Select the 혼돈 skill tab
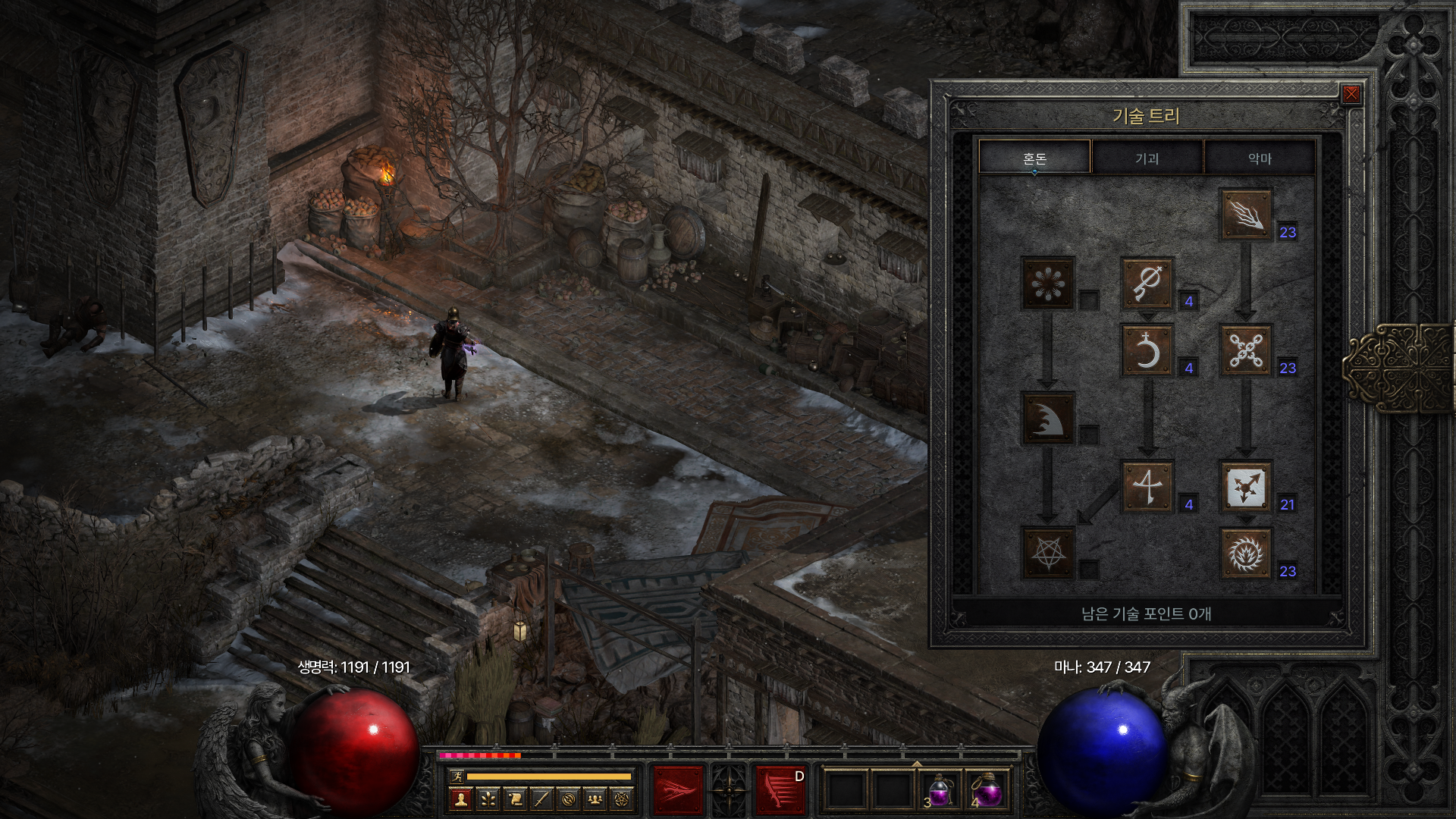 (1034, 158)
